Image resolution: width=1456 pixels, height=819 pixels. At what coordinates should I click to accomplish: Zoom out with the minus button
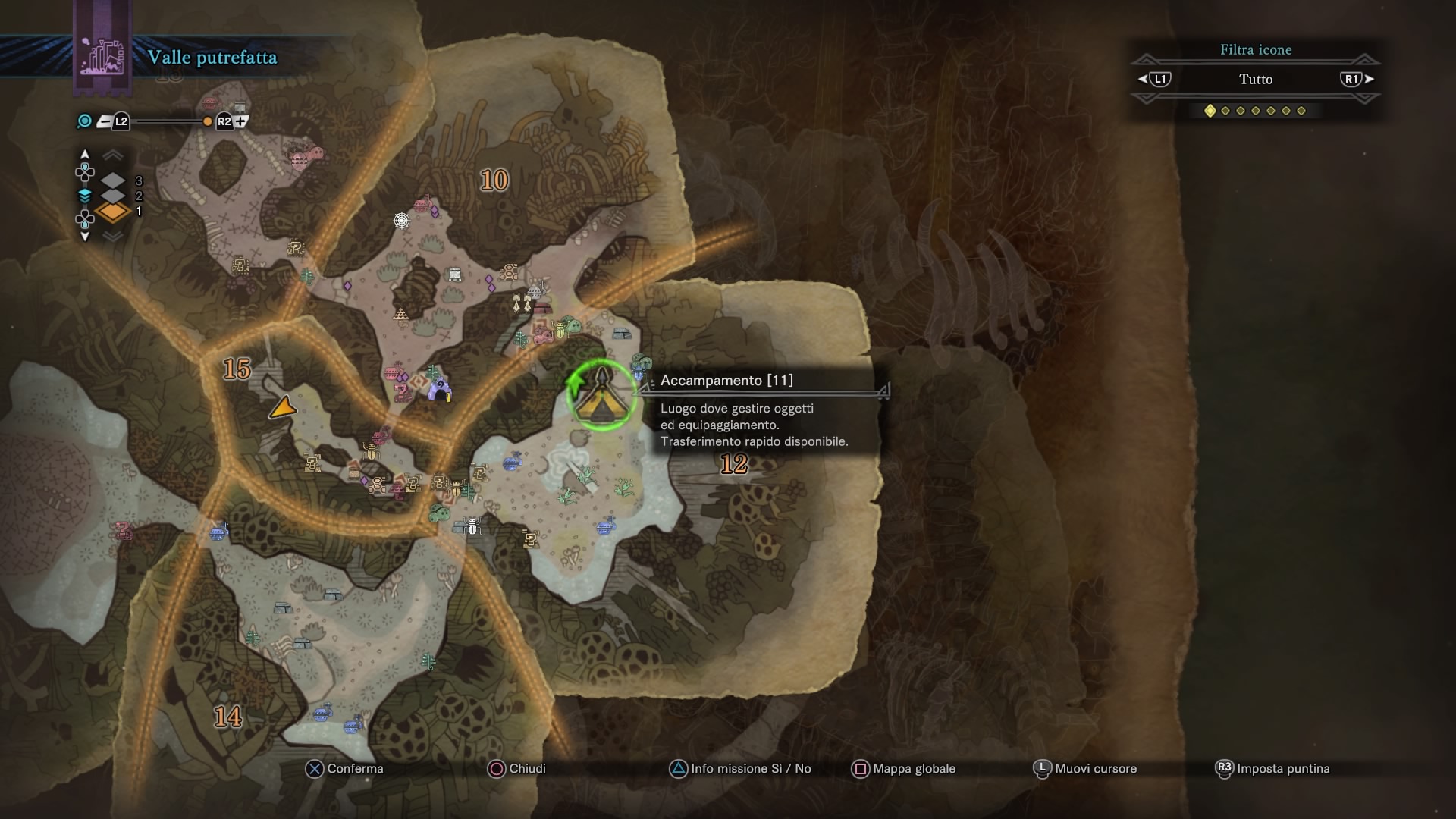coord(105,121)
